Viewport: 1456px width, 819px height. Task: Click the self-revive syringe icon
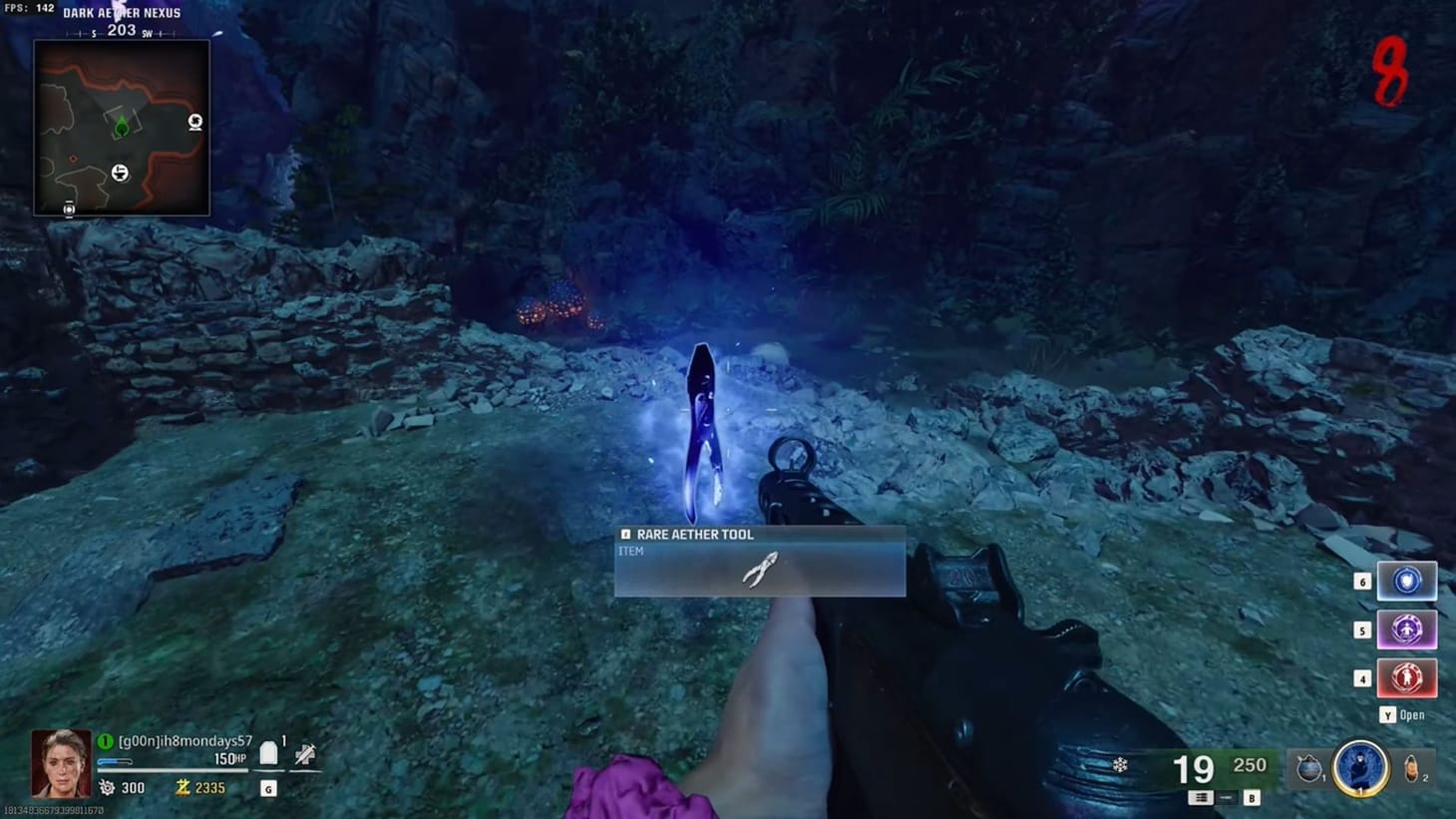pos(305,752)
